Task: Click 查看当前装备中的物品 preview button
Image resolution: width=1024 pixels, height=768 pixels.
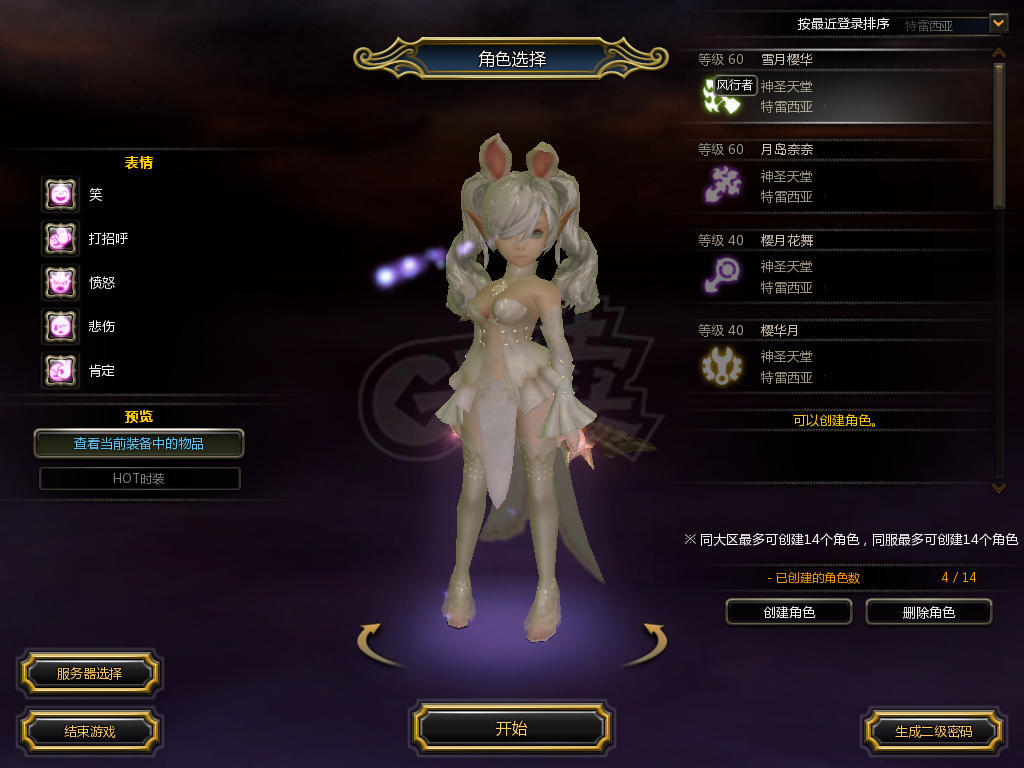Action: 139,443
